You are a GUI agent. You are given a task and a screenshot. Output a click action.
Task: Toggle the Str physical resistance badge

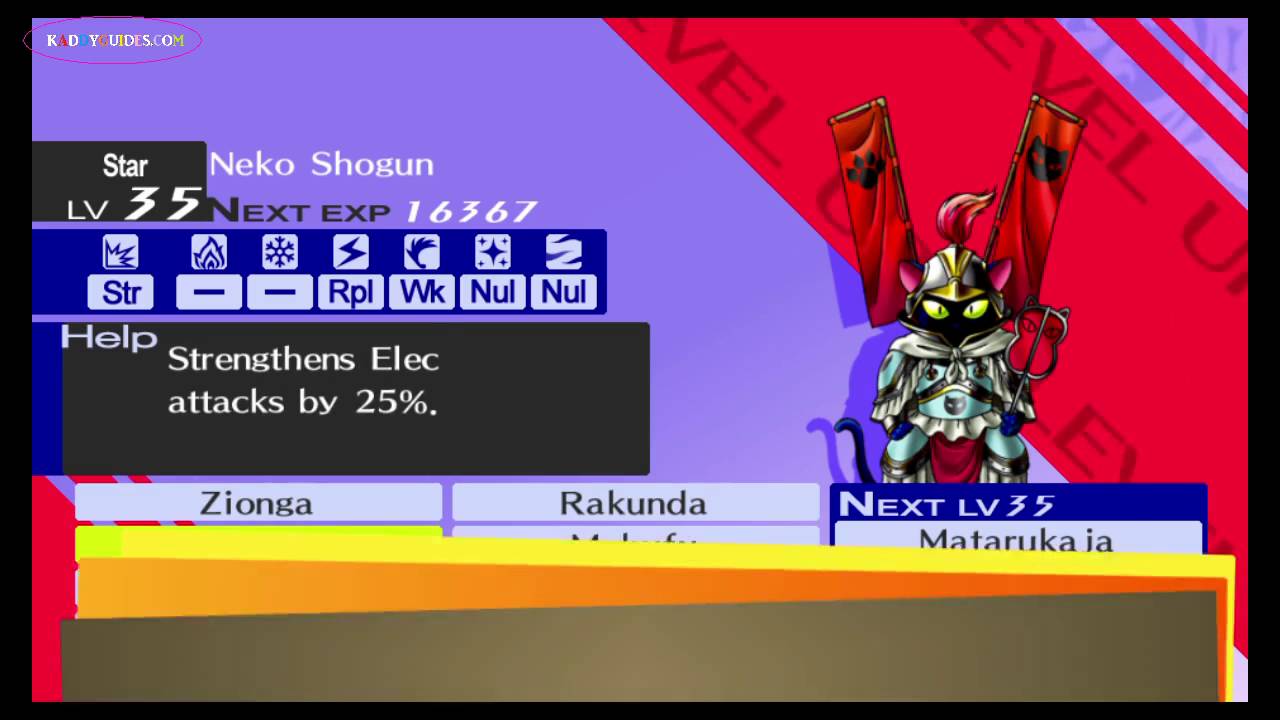[x=120, y=292]
